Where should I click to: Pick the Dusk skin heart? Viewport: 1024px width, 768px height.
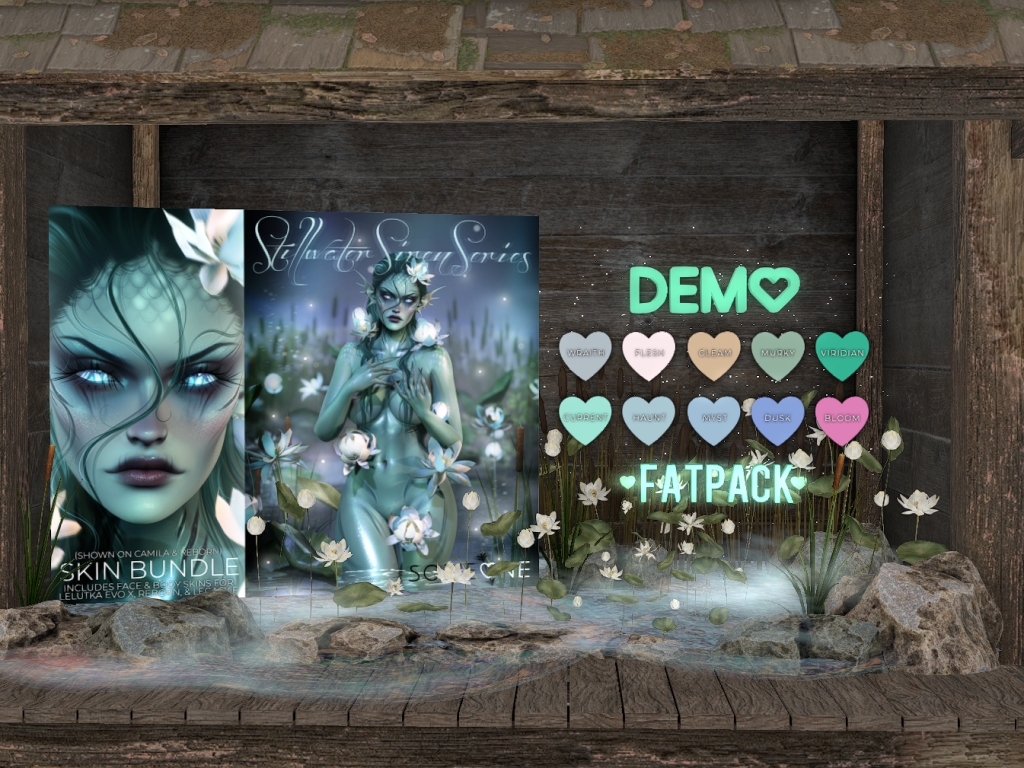coord(777,419)
